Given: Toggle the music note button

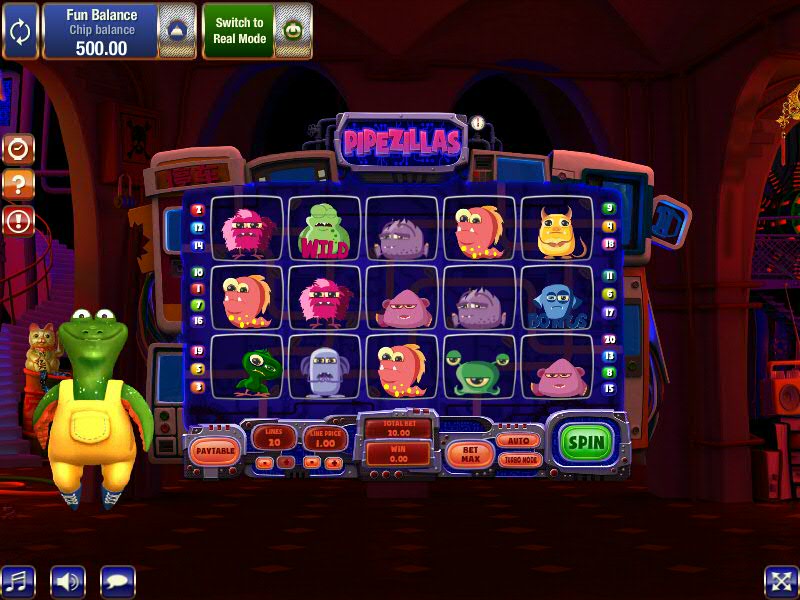Looking at the screenshot, I should [x=17, y=581].
